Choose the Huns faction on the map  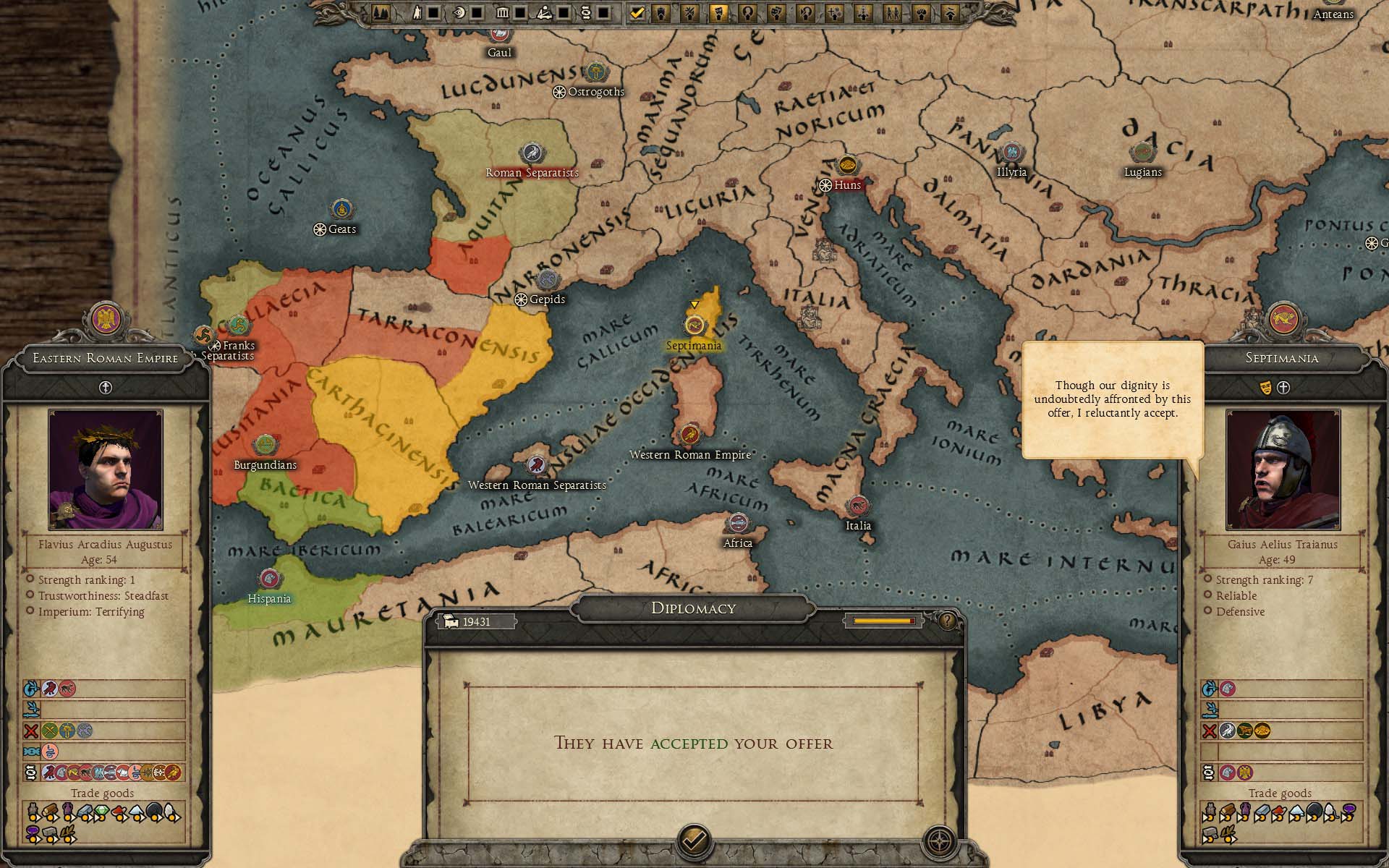pyautogui.click(x=846, y=166)
